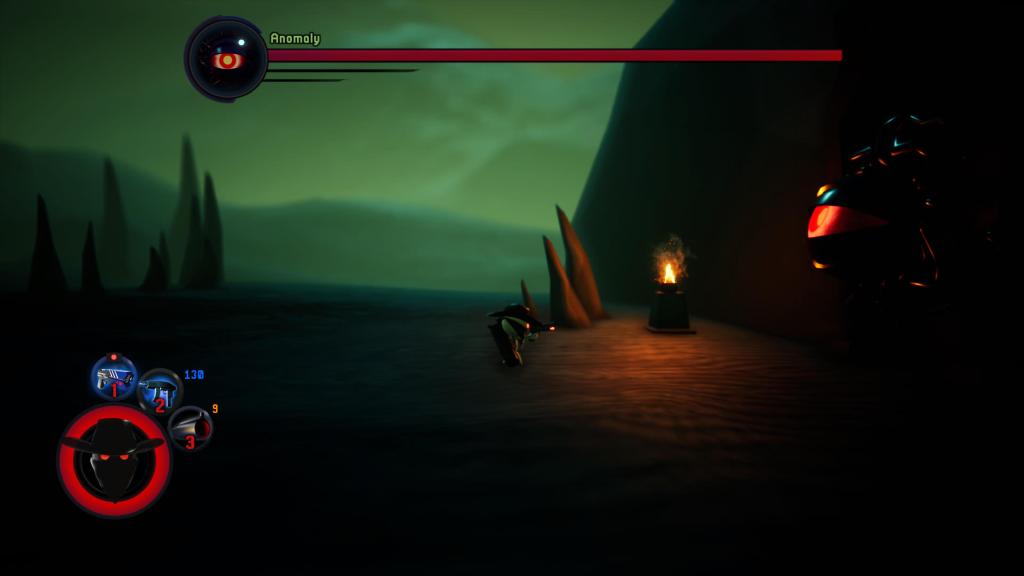Click the masked cowboy player portrait
1024x576 pixels.
coord(114,460)
